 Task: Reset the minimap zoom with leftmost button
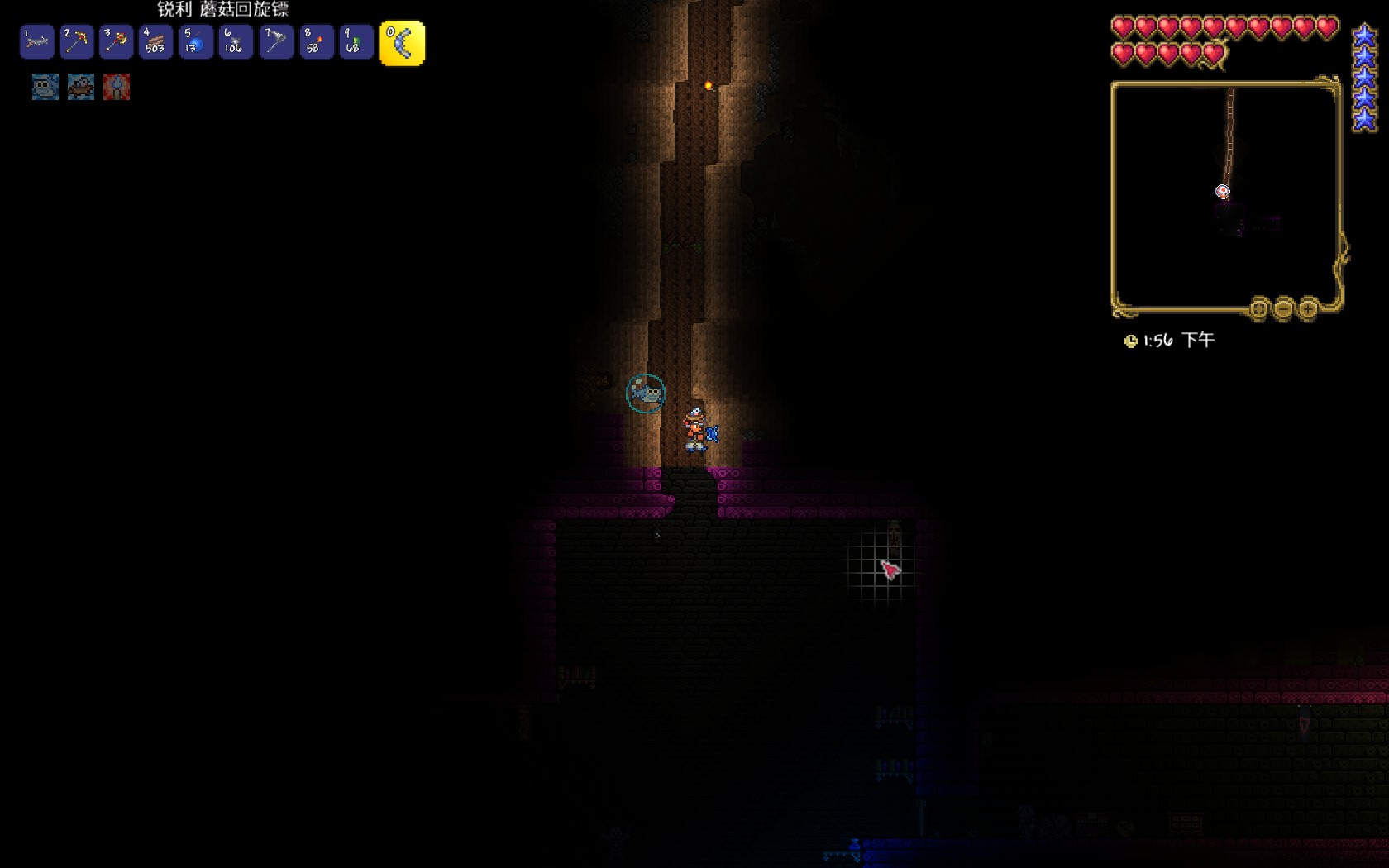coord(1258,309)
